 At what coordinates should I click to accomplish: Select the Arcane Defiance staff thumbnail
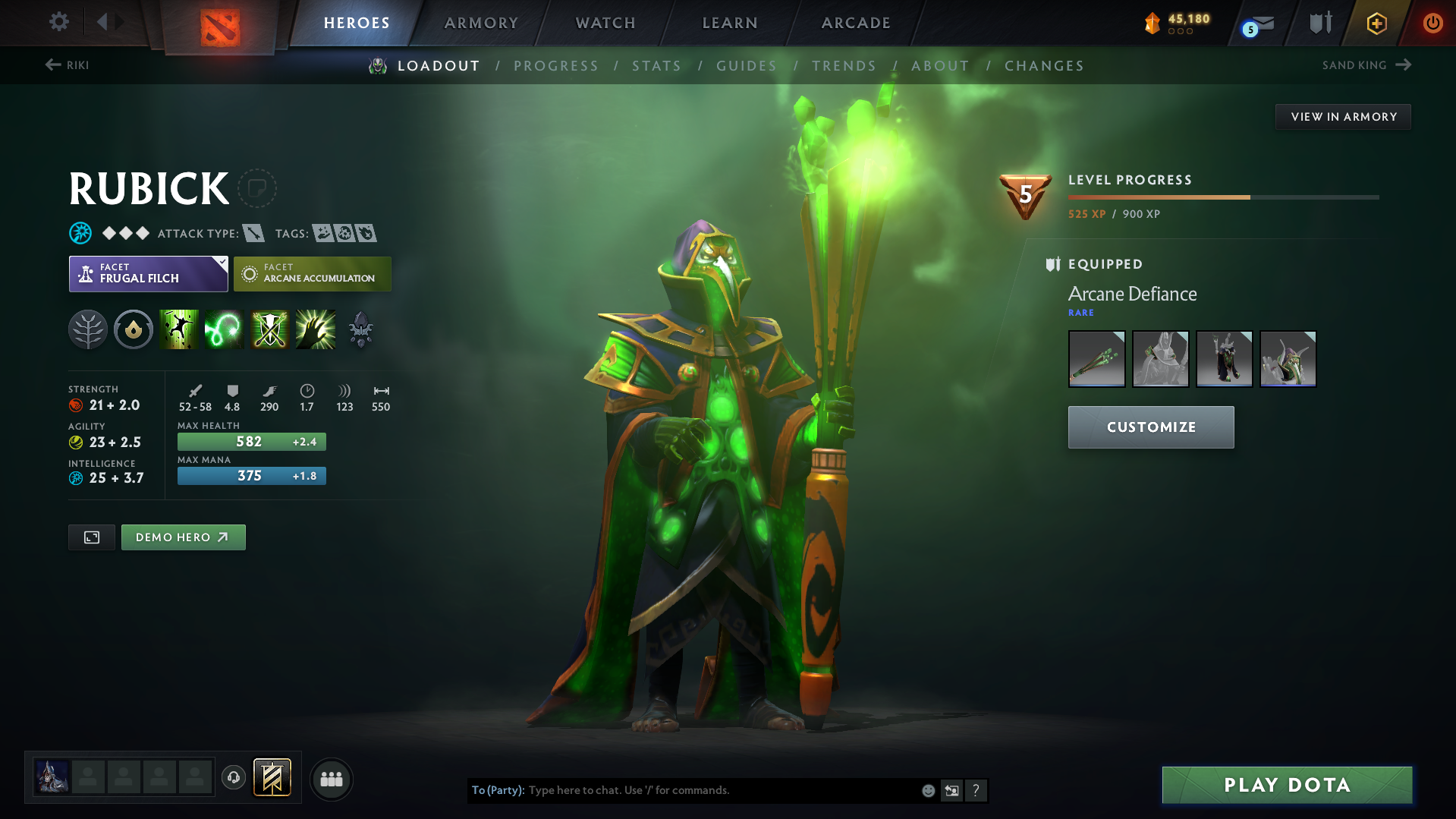tap(1096, 358)
